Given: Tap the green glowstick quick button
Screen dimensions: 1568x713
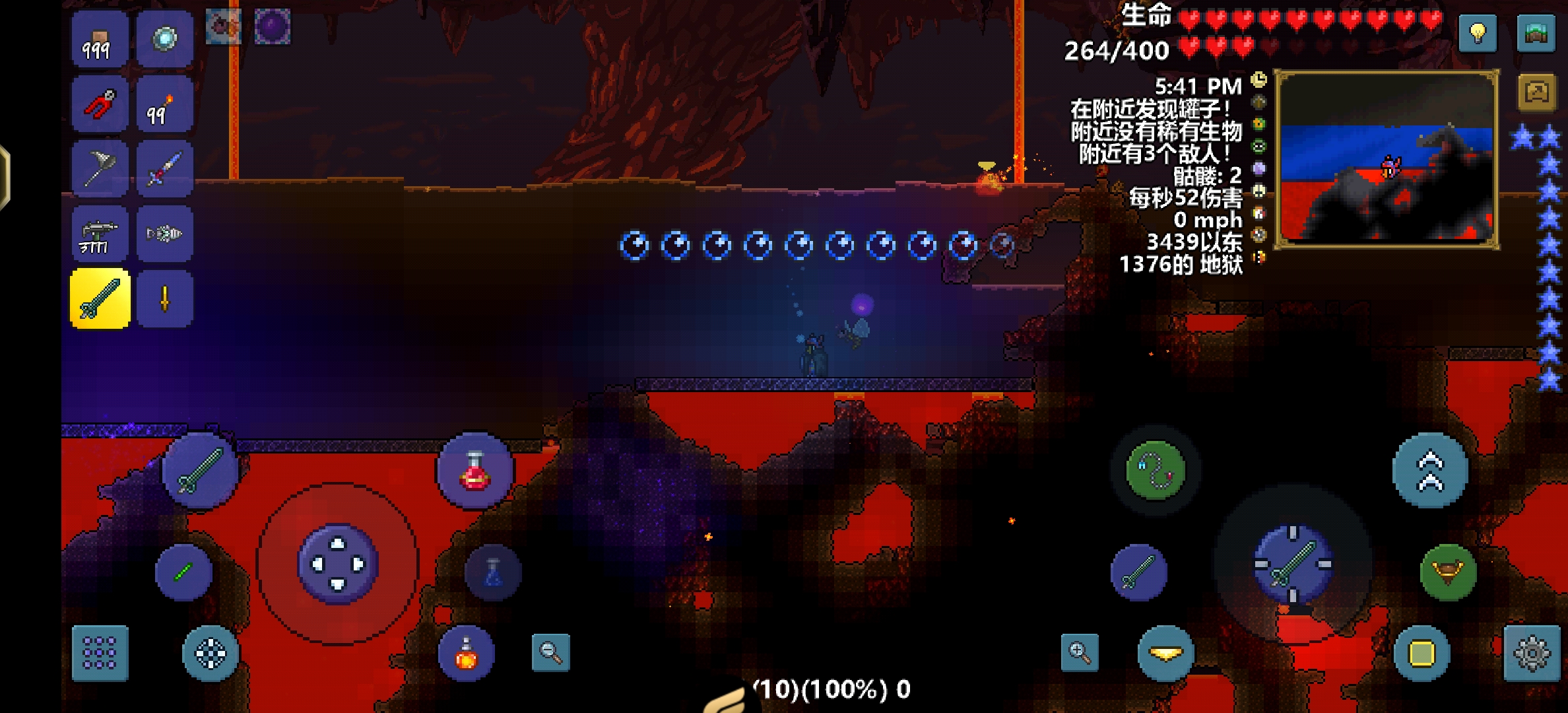Looking at the screenshot, I should coord(183,572).
